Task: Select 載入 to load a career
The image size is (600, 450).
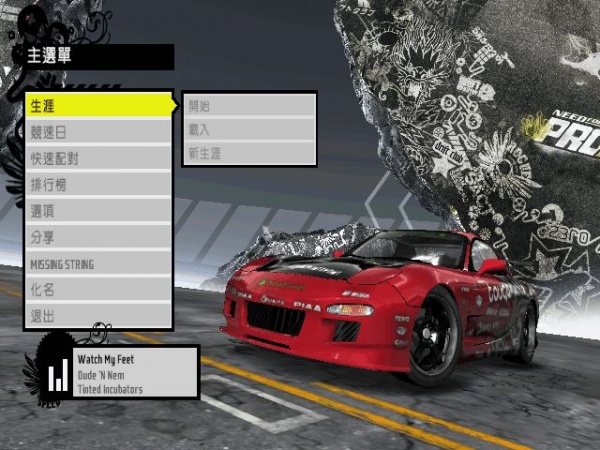Action: (249, 130)
